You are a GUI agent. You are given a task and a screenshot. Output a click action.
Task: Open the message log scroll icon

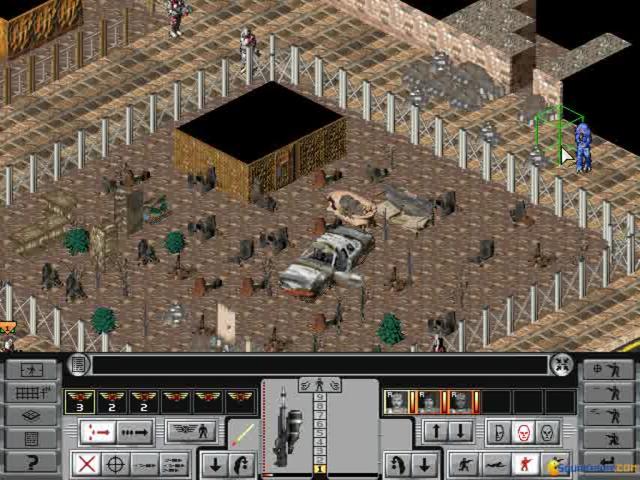pos(79,365)
